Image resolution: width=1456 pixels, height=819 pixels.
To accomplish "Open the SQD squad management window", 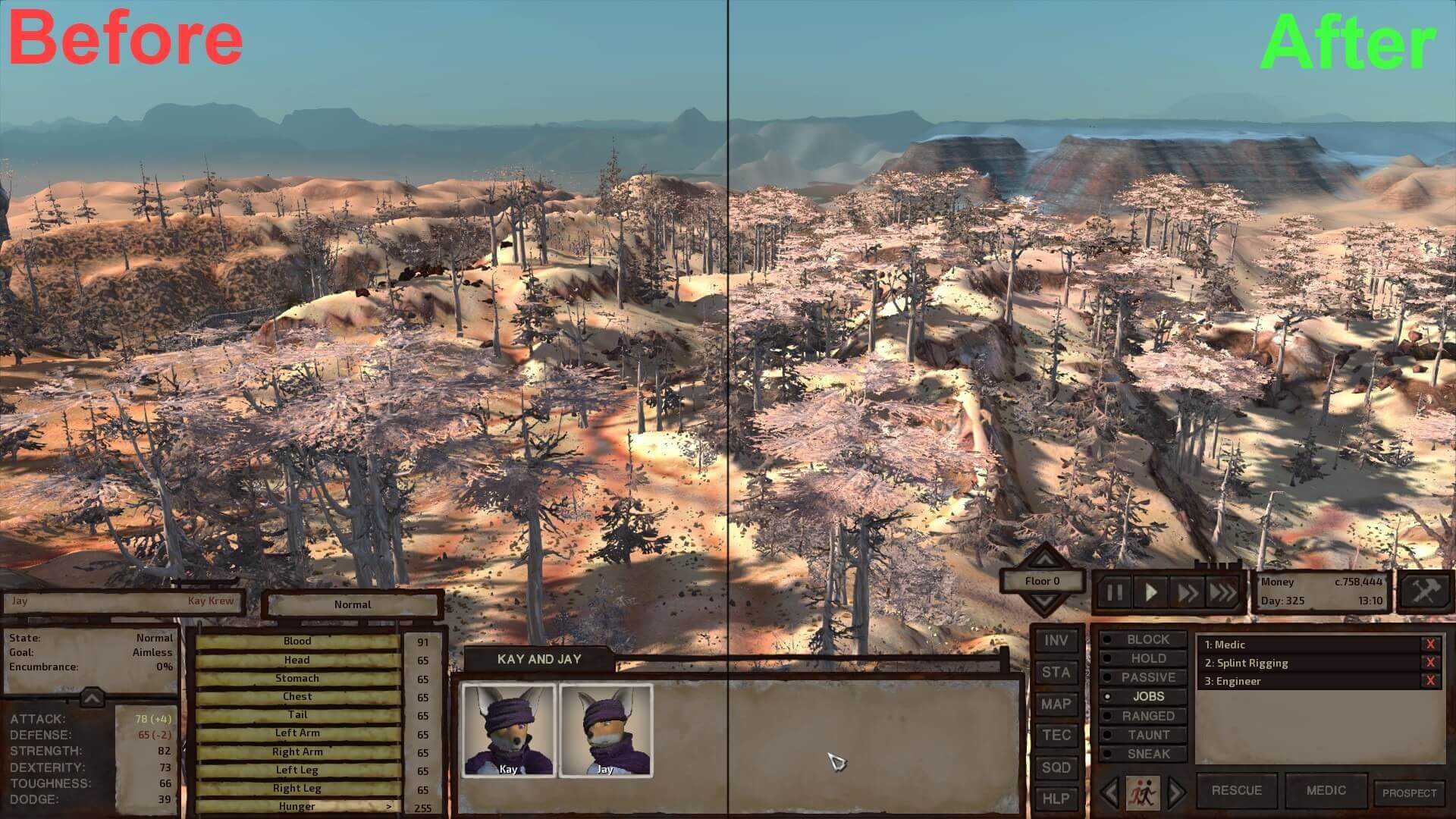I will [1056, 767].
